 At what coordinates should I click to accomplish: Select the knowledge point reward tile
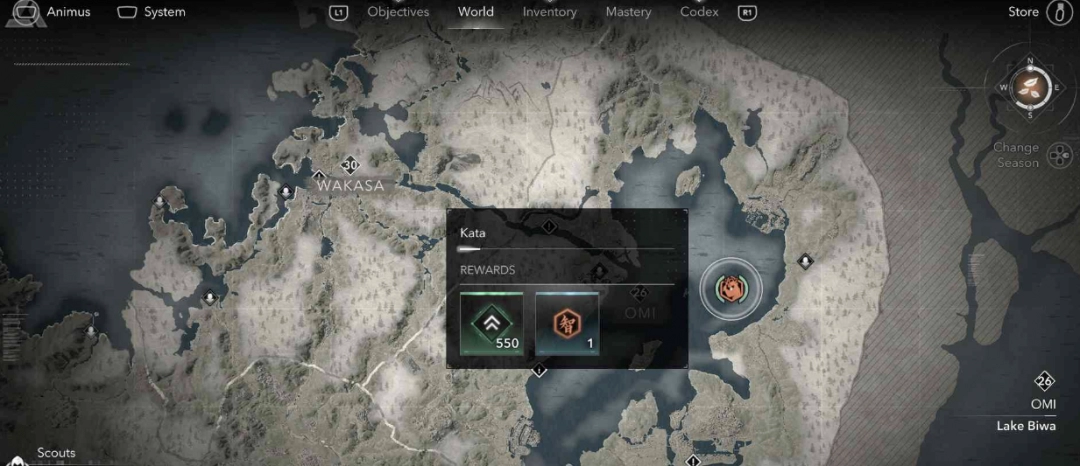click(567, 324)
